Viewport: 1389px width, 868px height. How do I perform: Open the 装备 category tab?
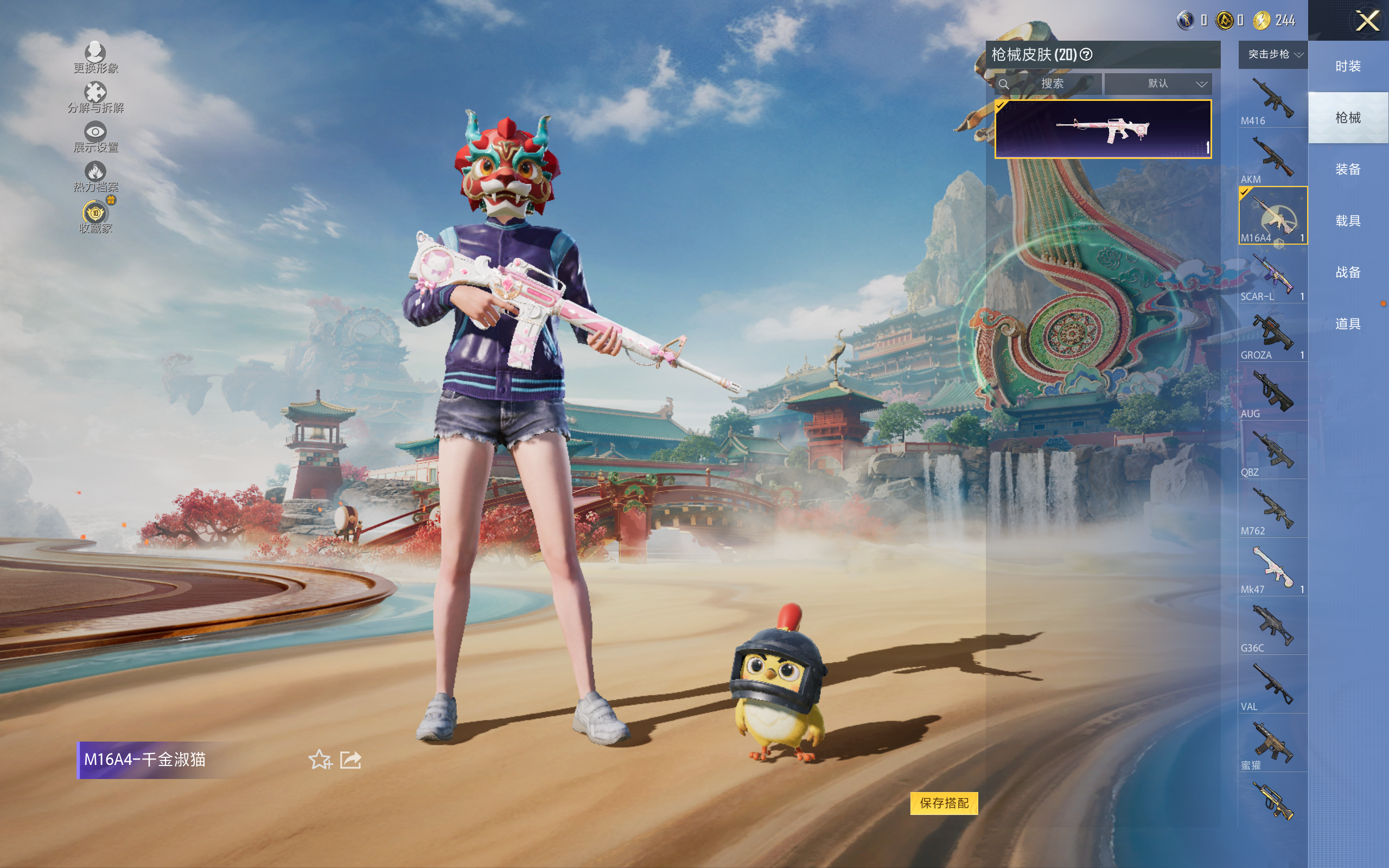(x=1347, y=169)
